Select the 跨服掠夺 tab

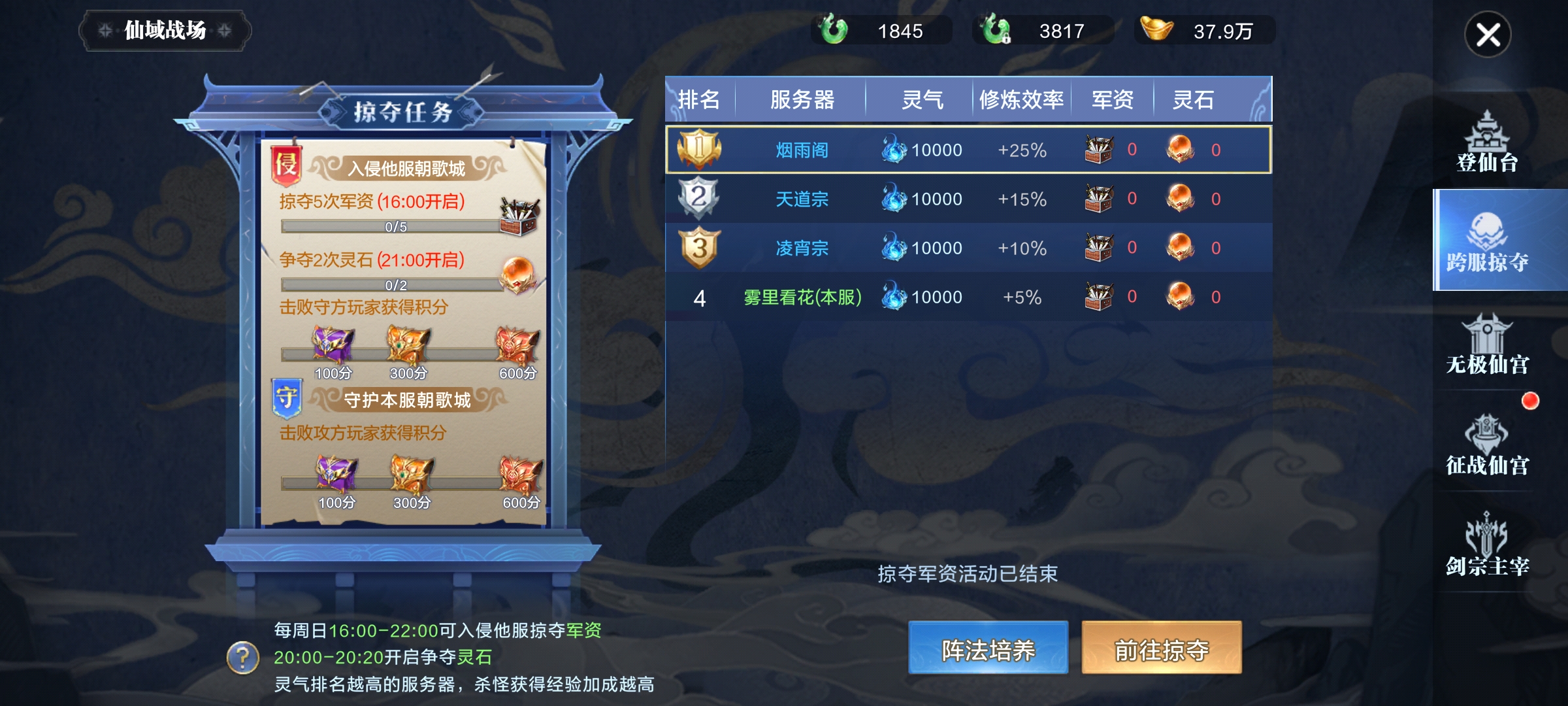tap(1487, 241)
